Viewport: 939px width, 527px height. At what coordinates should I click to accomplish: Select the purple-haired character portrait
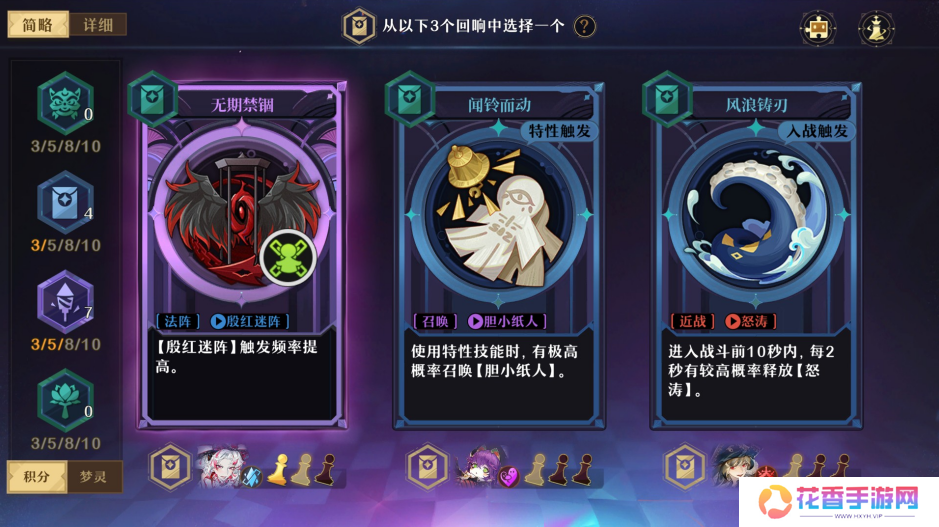point(478,466)
